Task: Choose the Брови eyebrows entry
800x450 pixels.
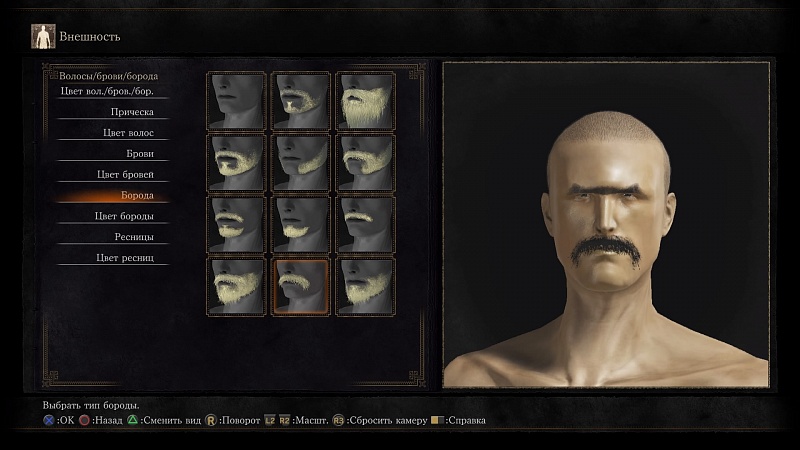Action: click(111, 154)
